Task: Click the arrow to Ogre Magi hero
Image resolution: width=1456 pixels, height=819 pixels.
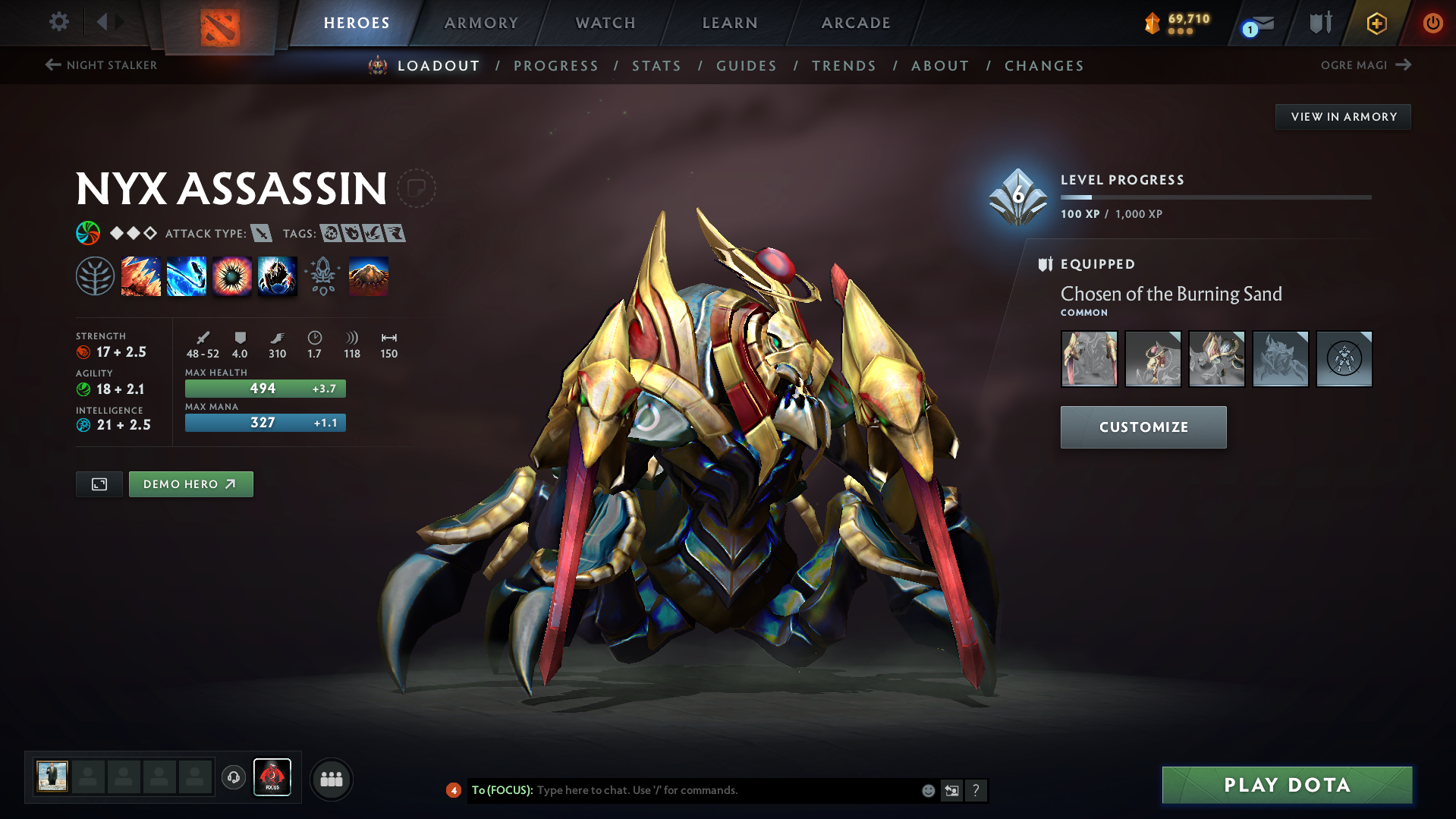Action: tap(1404, 65)
